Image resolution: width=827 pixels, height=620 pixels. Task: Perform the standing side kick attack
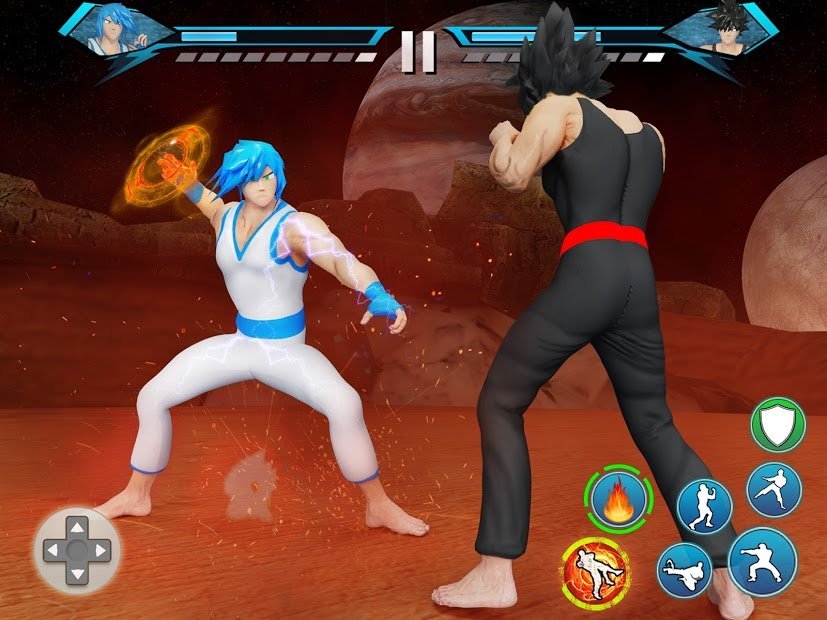coord(773,489)
